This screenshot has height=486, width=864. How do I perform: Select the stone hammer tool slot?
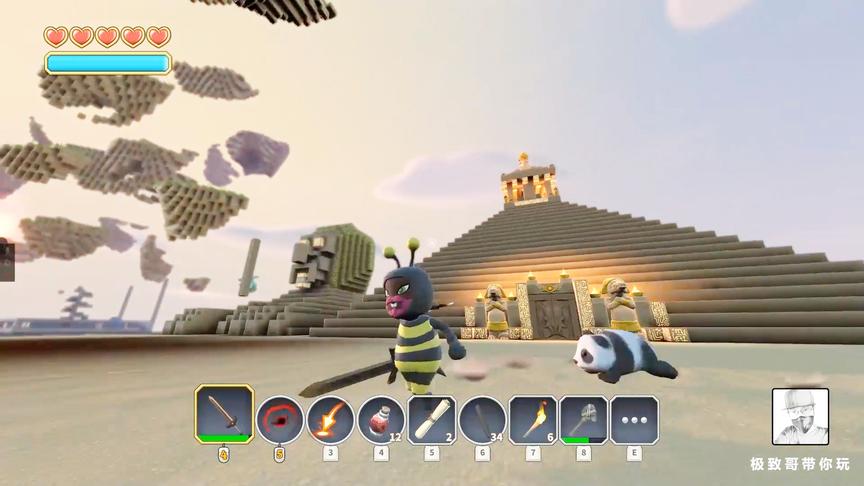(584, 420)
